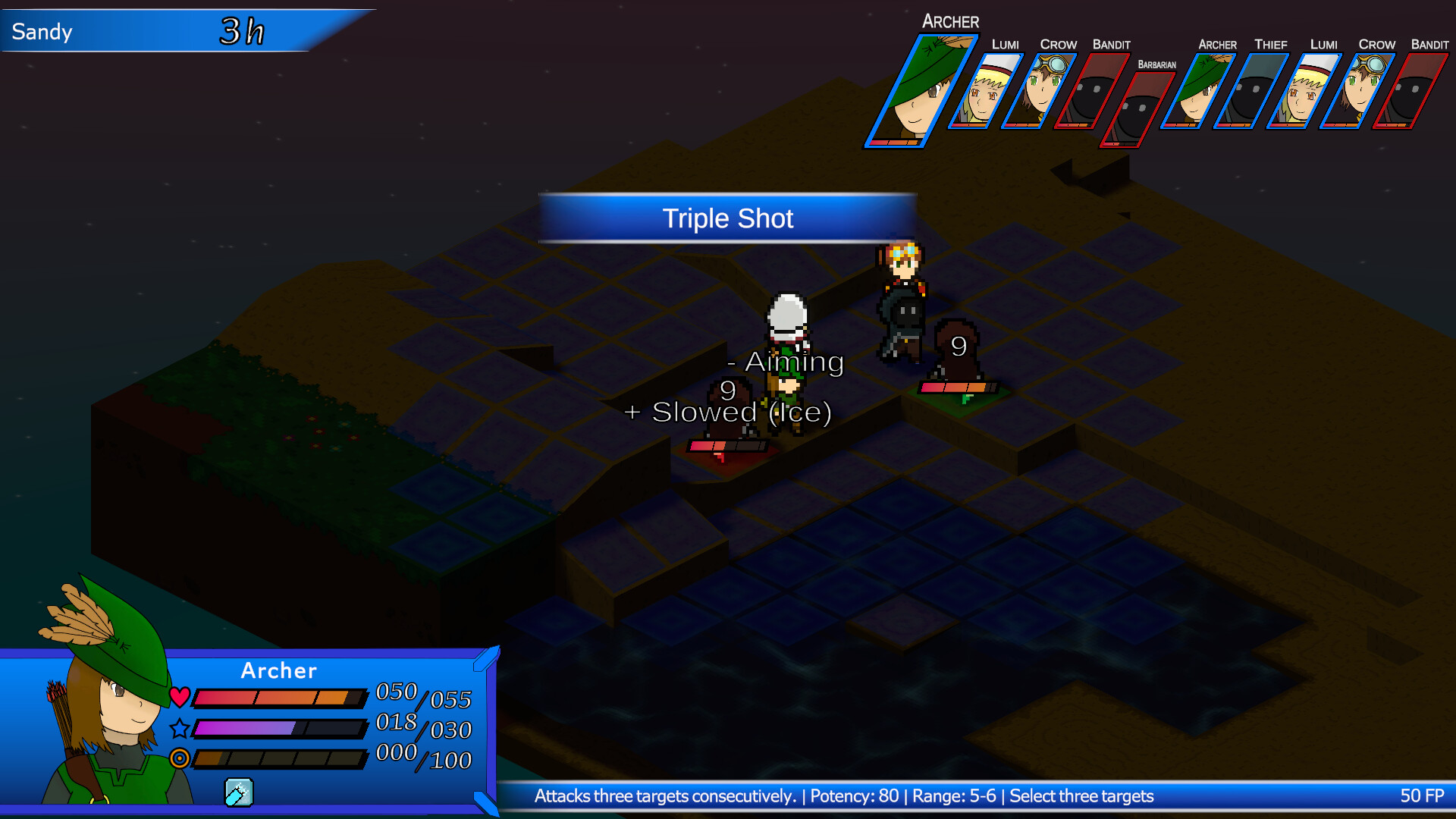Viewport: 1456px width, 819px height.
Task: Click the Sandy name plate with 3h timer
Action: point(152,30)
